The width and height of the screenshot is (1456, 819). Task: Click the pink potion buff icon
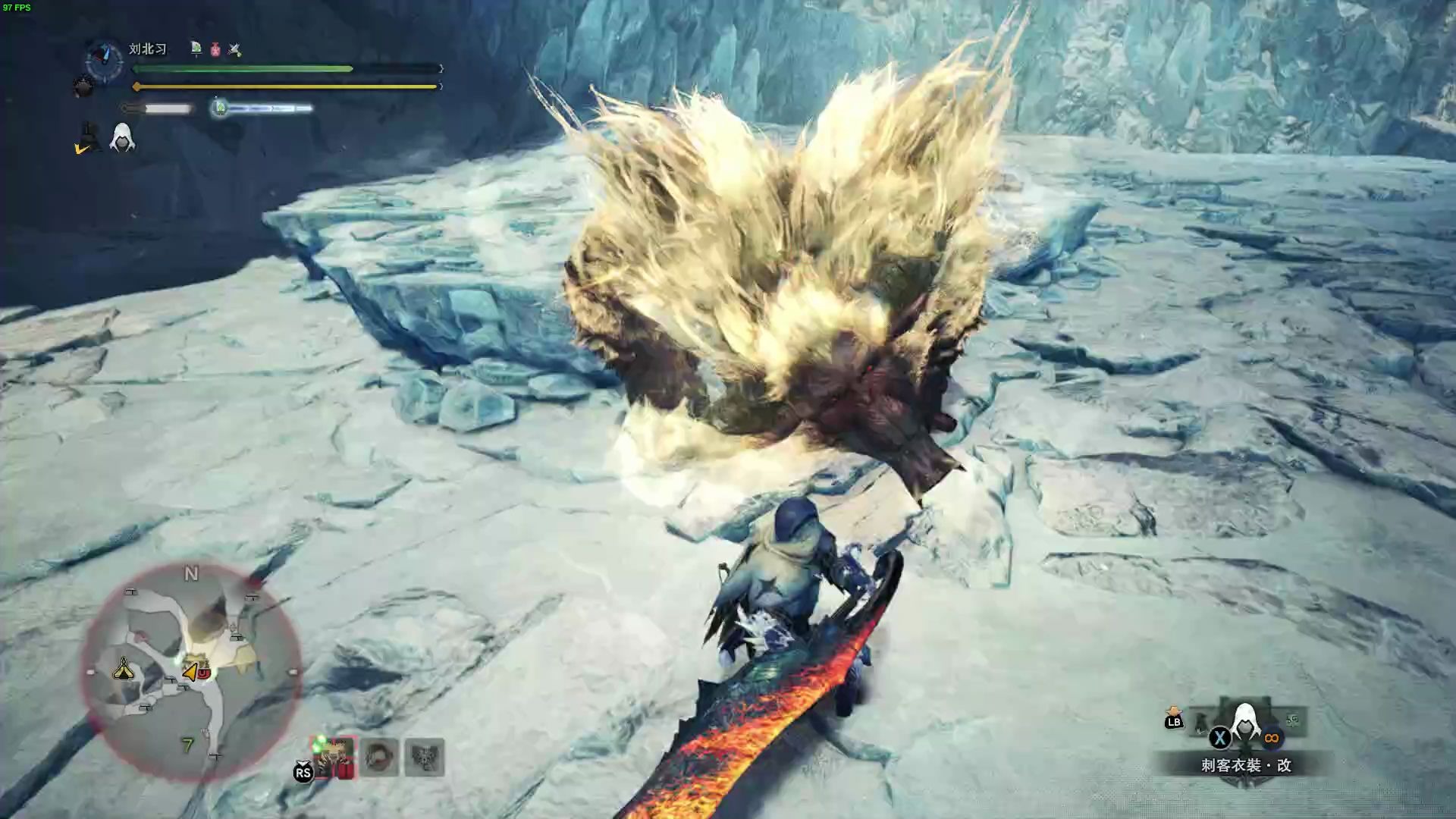(215, 49)
